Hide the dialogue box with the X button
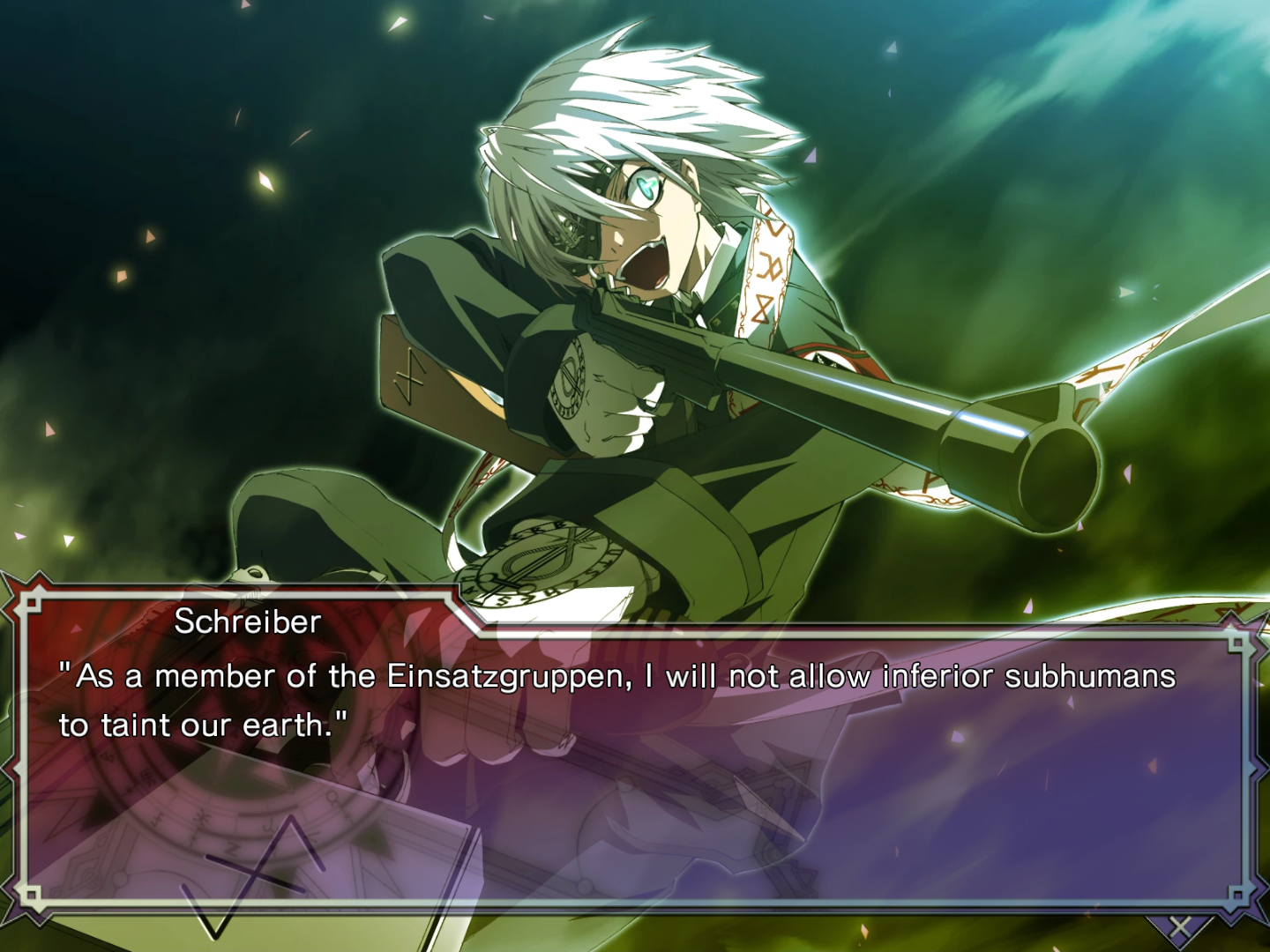 click(x=1179, y=926)
